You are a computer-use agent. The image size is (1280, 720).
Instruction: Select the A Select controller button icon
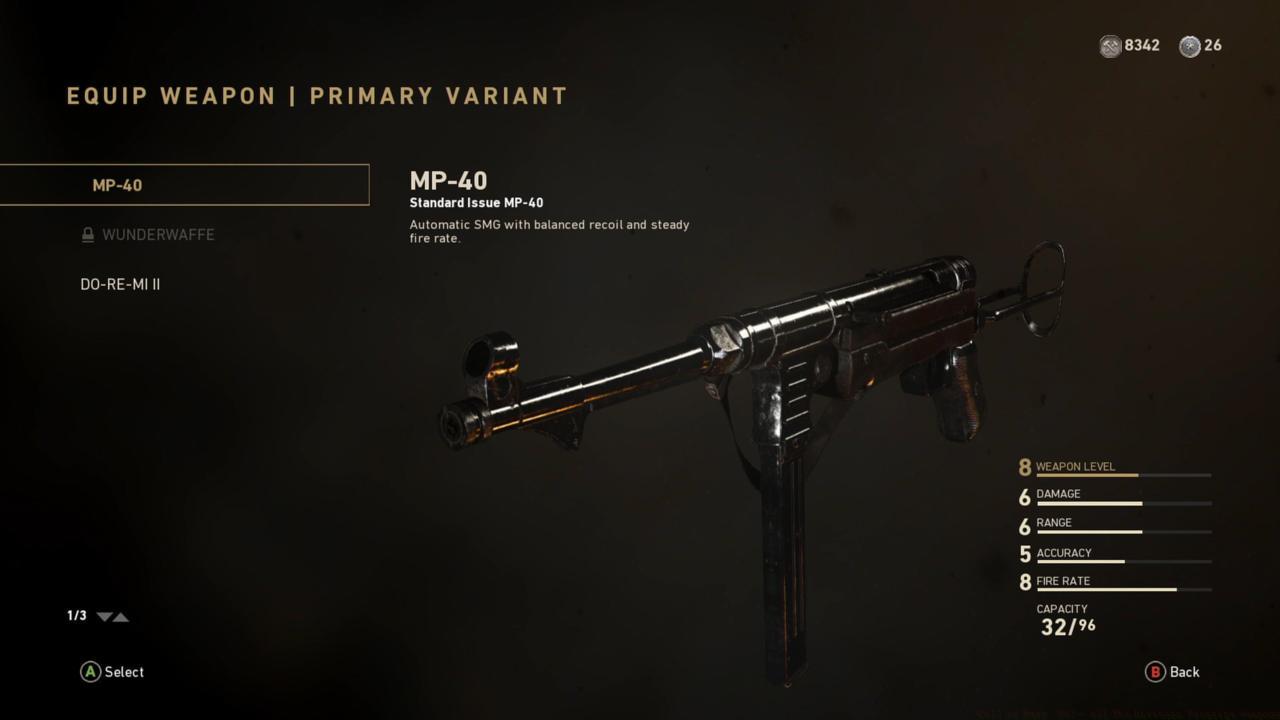coord(91,672)
